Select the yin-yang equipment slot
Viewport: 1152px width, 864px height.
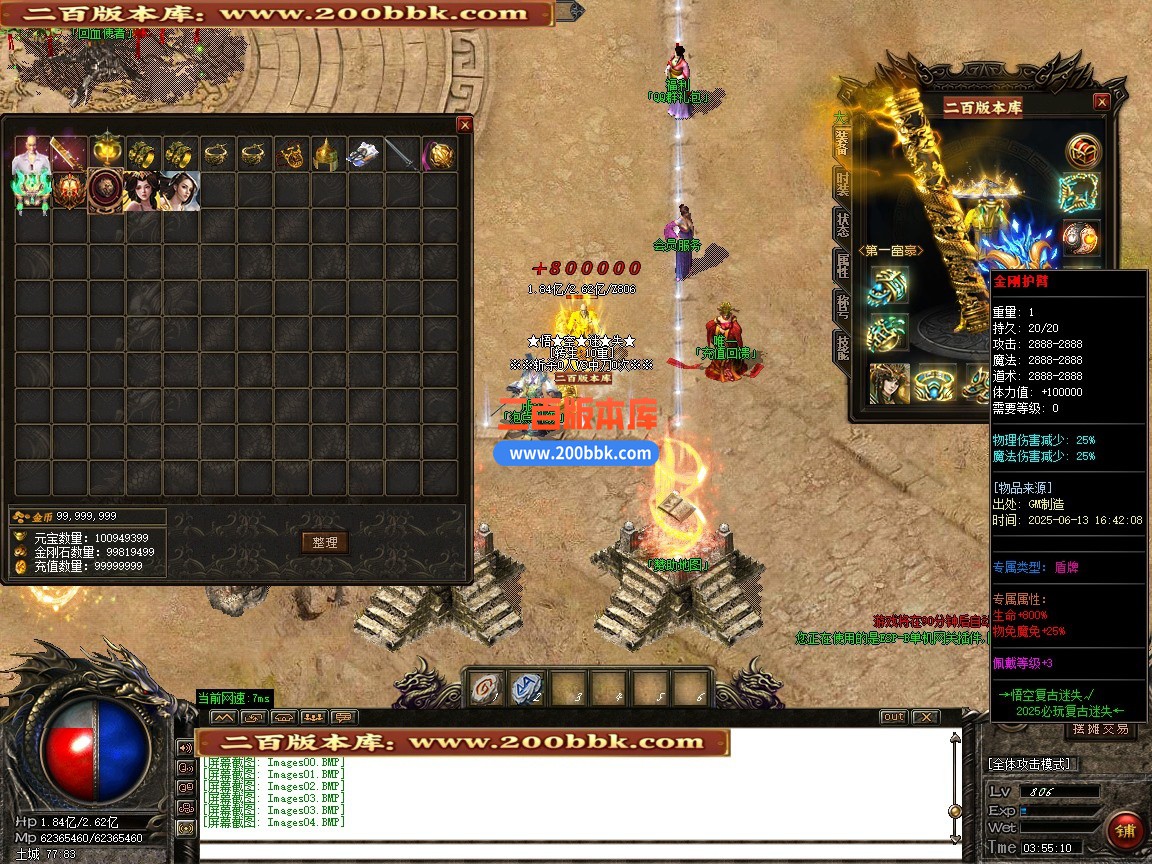1083,239
